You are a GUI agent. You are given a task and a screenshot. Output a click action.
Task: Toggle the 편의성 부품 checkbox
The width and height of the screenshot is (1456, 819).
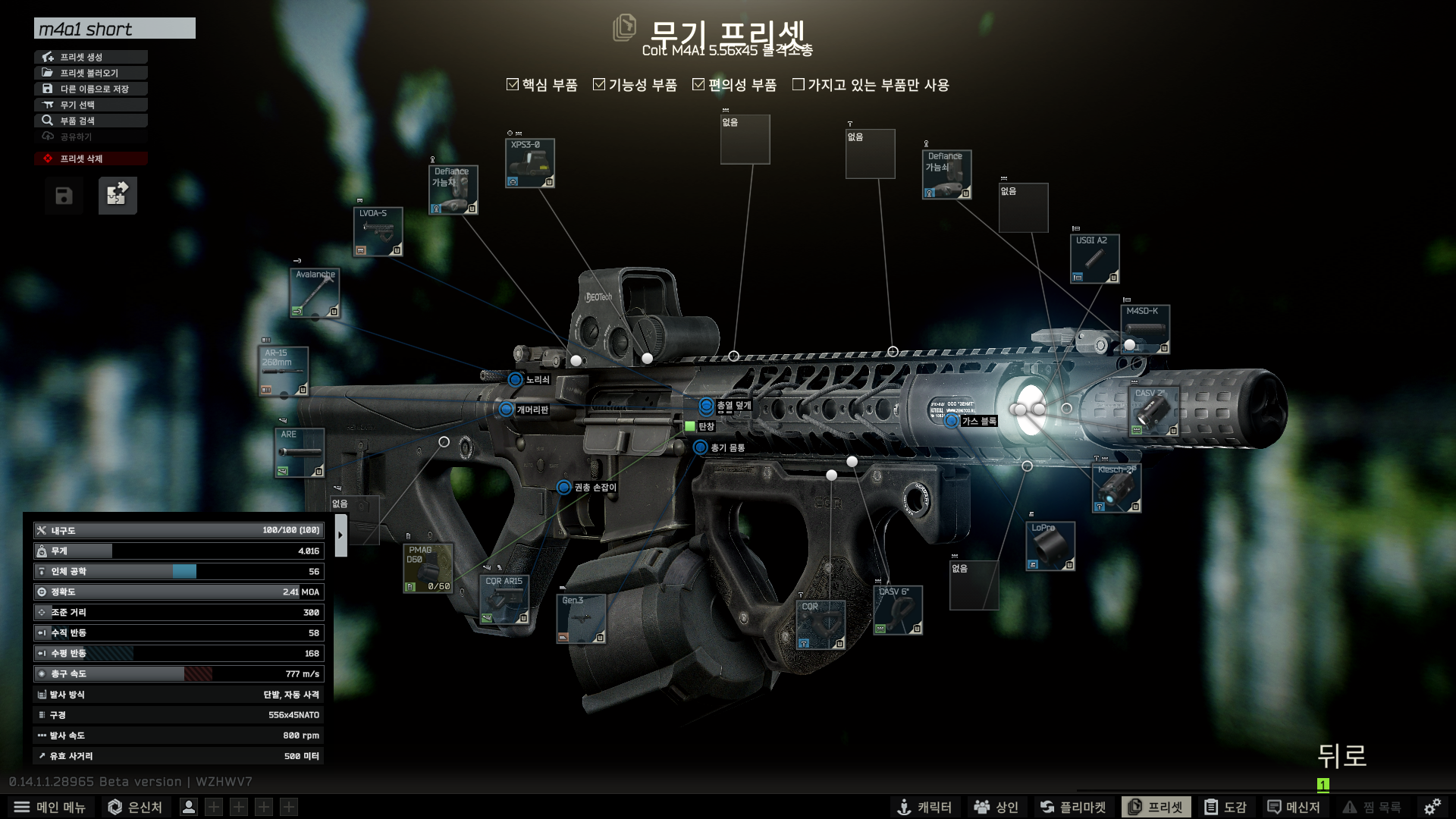click(698, 85)
